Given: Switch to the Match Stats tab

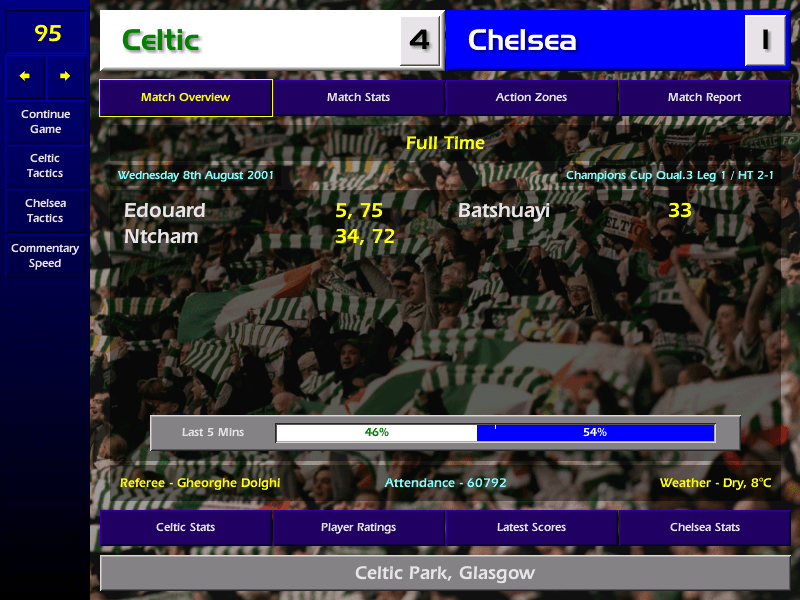Looking at the screenshot, I should (x=358, y=98).
